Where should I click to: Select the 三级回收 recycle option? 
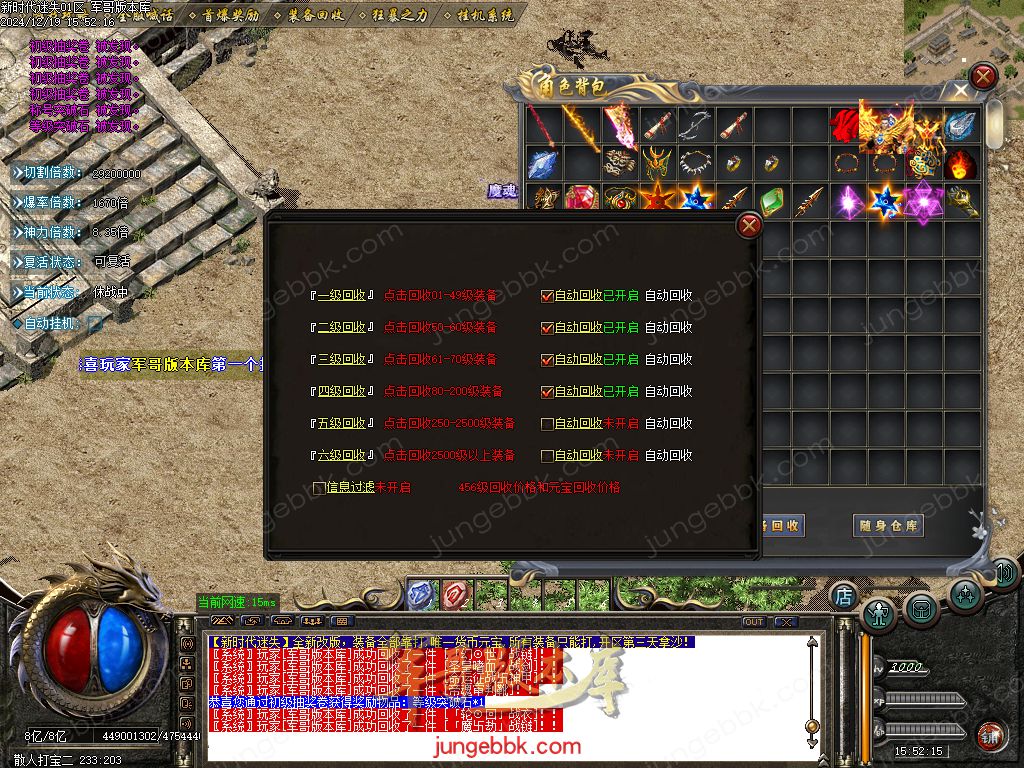point(341,360)
